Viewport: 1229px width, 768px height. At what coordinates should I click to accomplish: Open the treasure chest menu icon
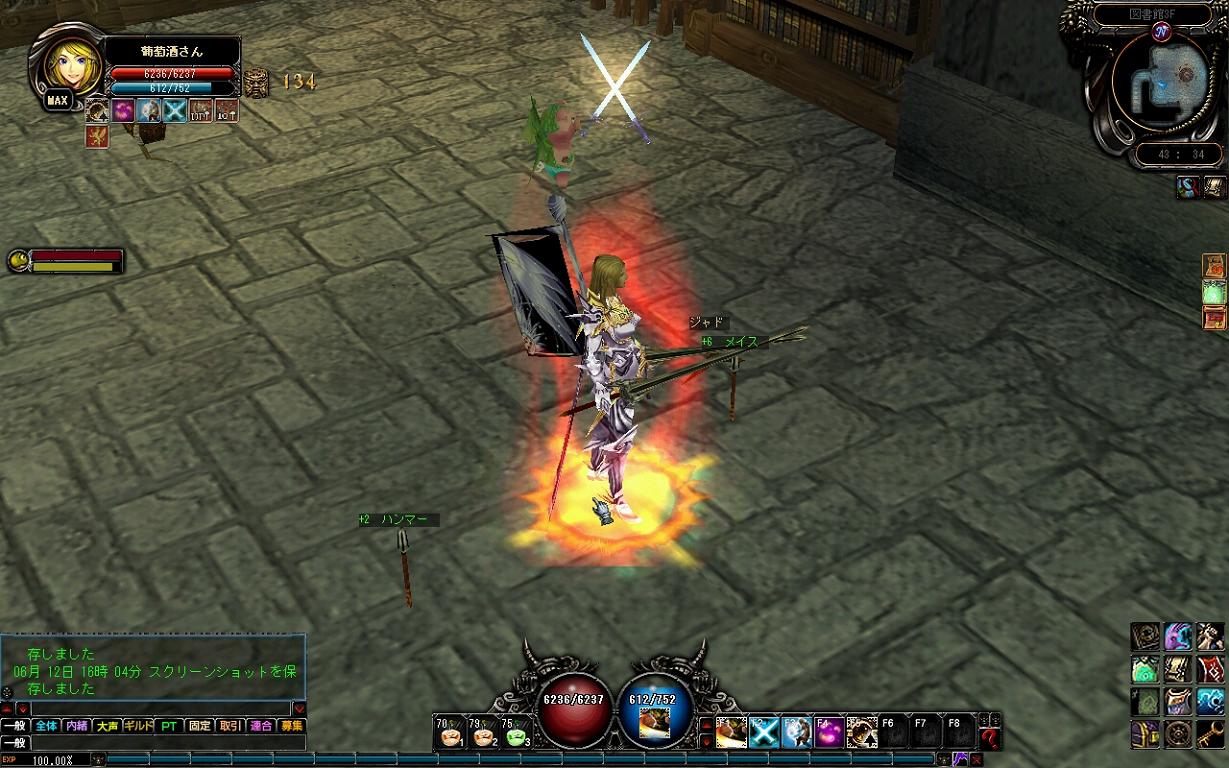click(x=1144, y=734)
